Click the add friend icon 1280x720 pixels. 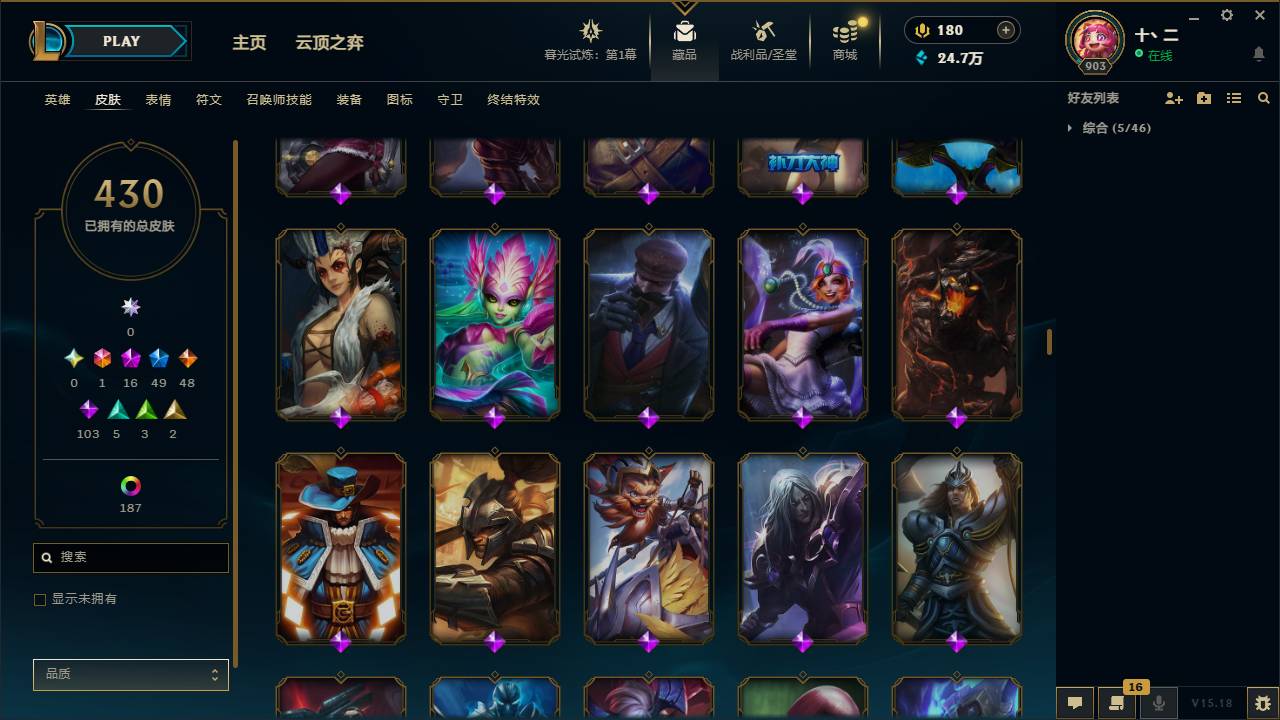coord(1172,97)
